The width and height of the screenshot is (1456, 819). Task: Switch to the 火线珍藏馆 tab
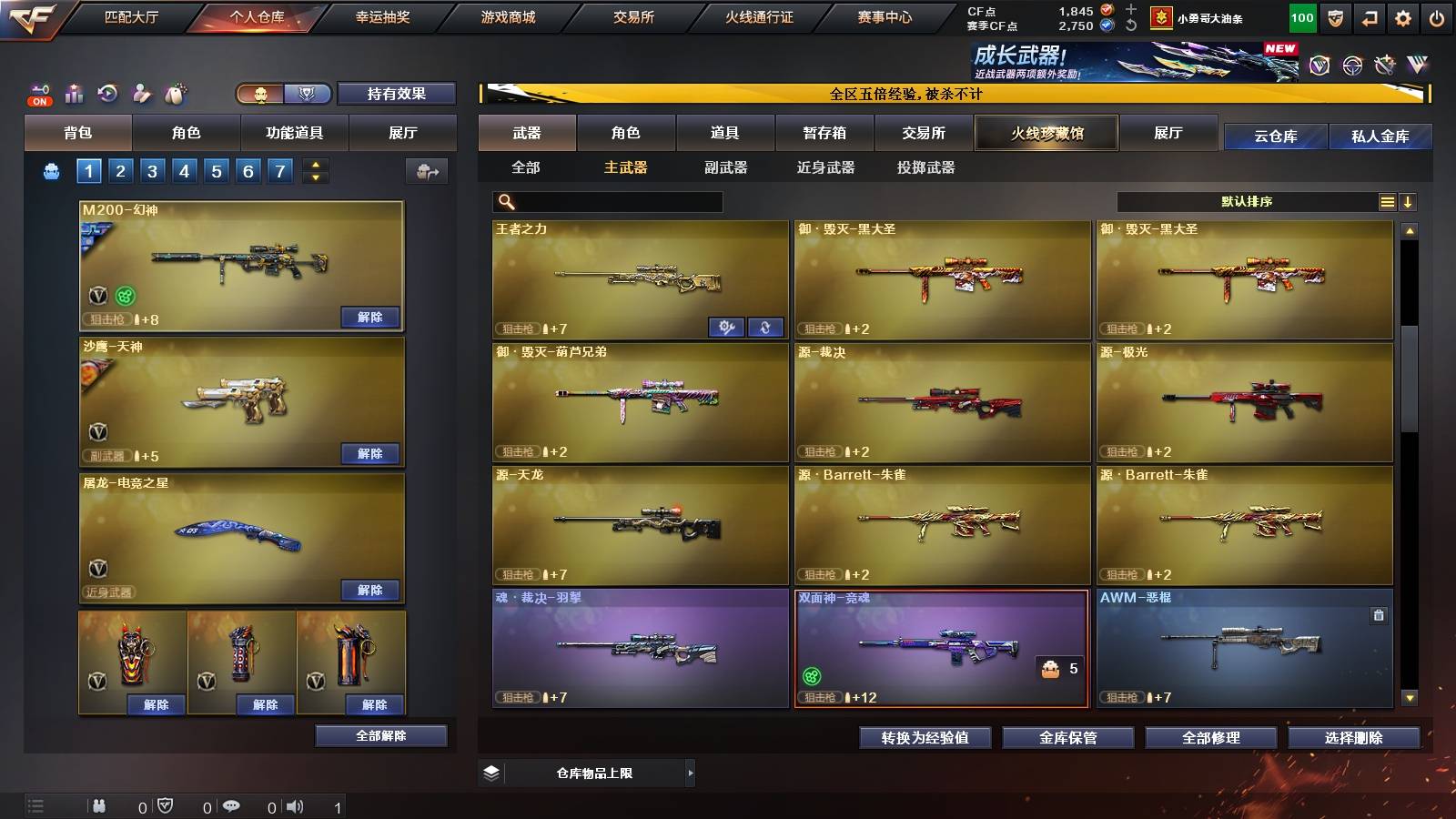click(1046, 133)
